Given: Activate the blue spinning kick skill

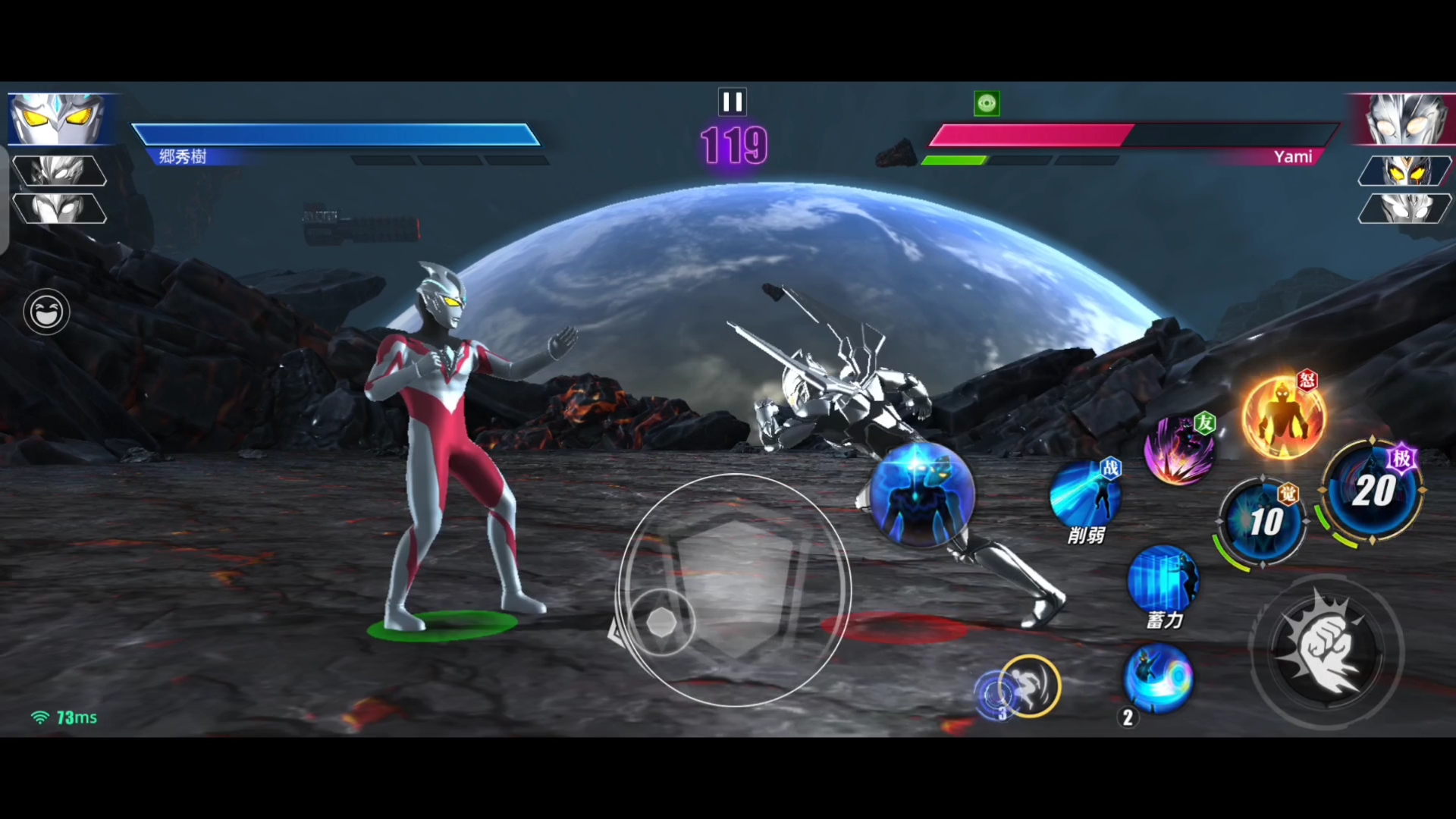Looking at the screenshot, I should [1157, 678].
